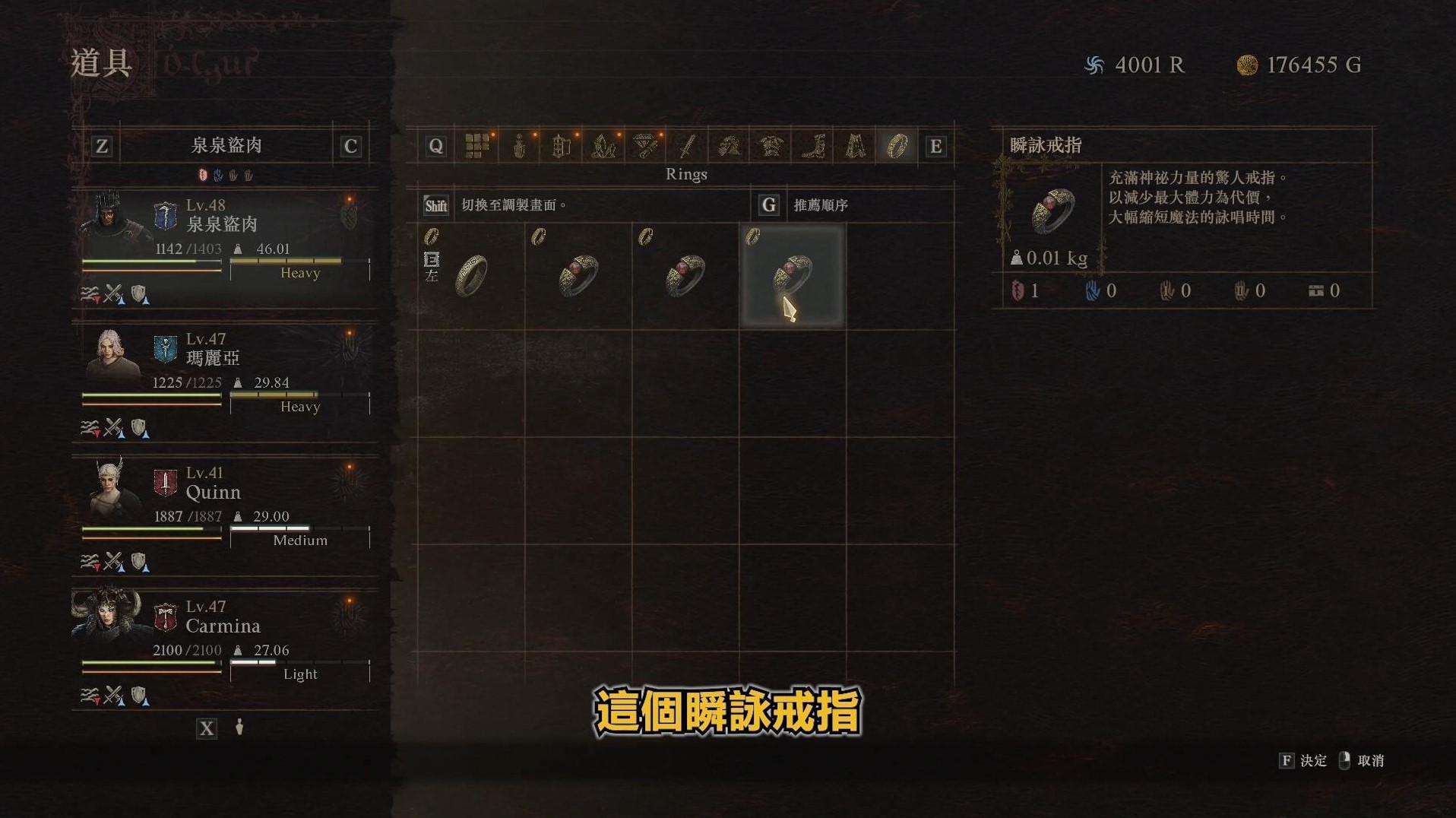Select the curatives bottle category icon

(x=521, y=145)
